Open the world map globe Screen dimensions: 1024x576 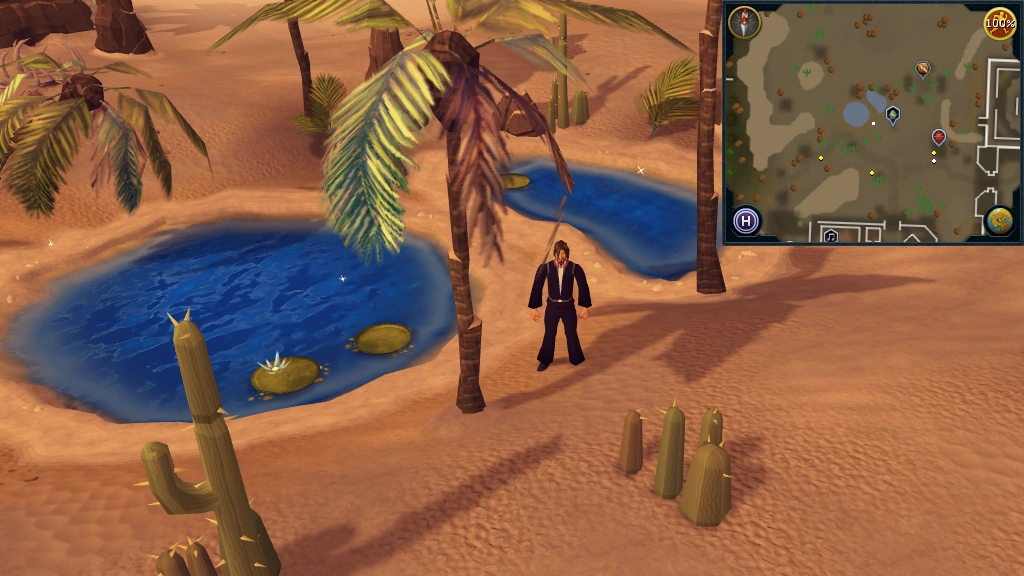pos(999,220)
